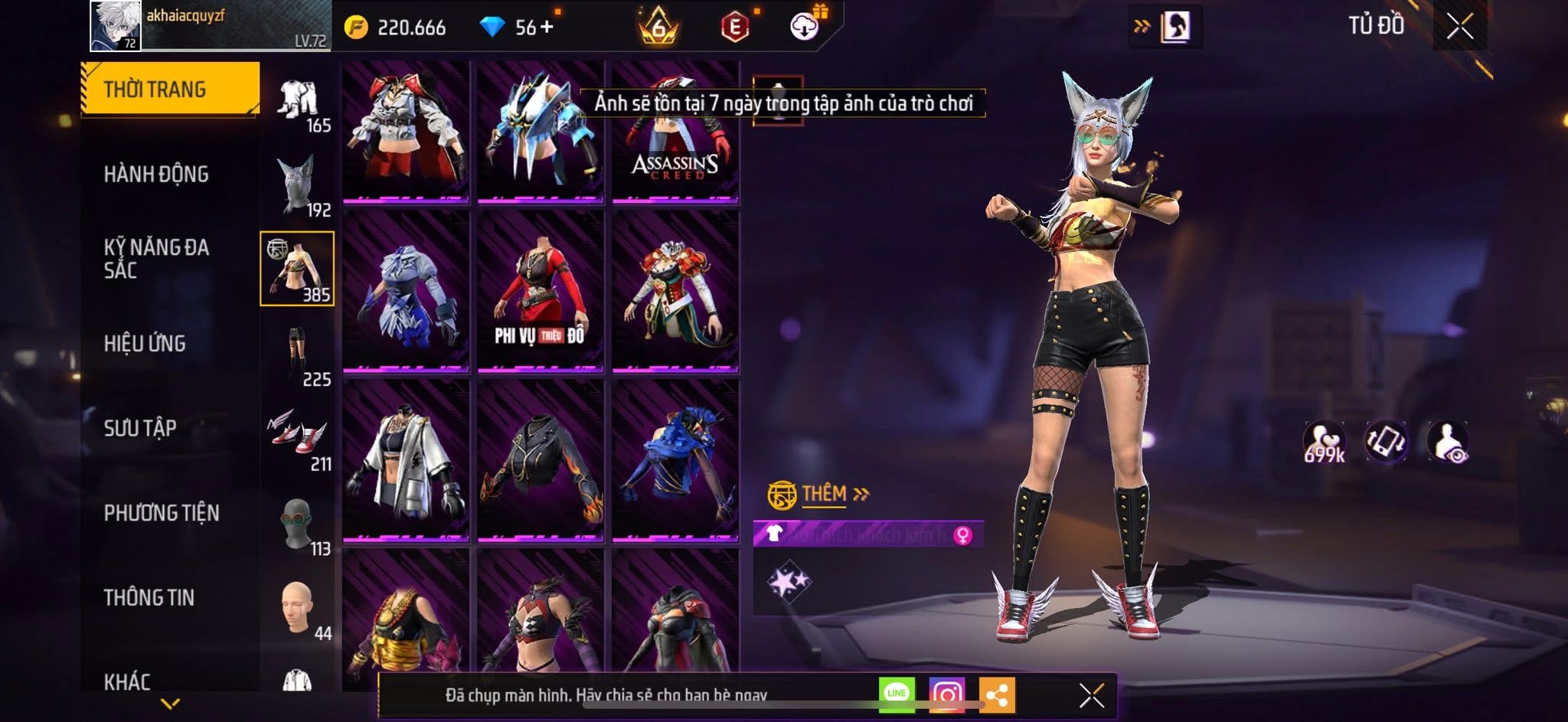Image resolution: width=1568 pixels, height=722 pixels.
Task: Dismiss the screenshot share banner
Action: (x=1091, y=695)
